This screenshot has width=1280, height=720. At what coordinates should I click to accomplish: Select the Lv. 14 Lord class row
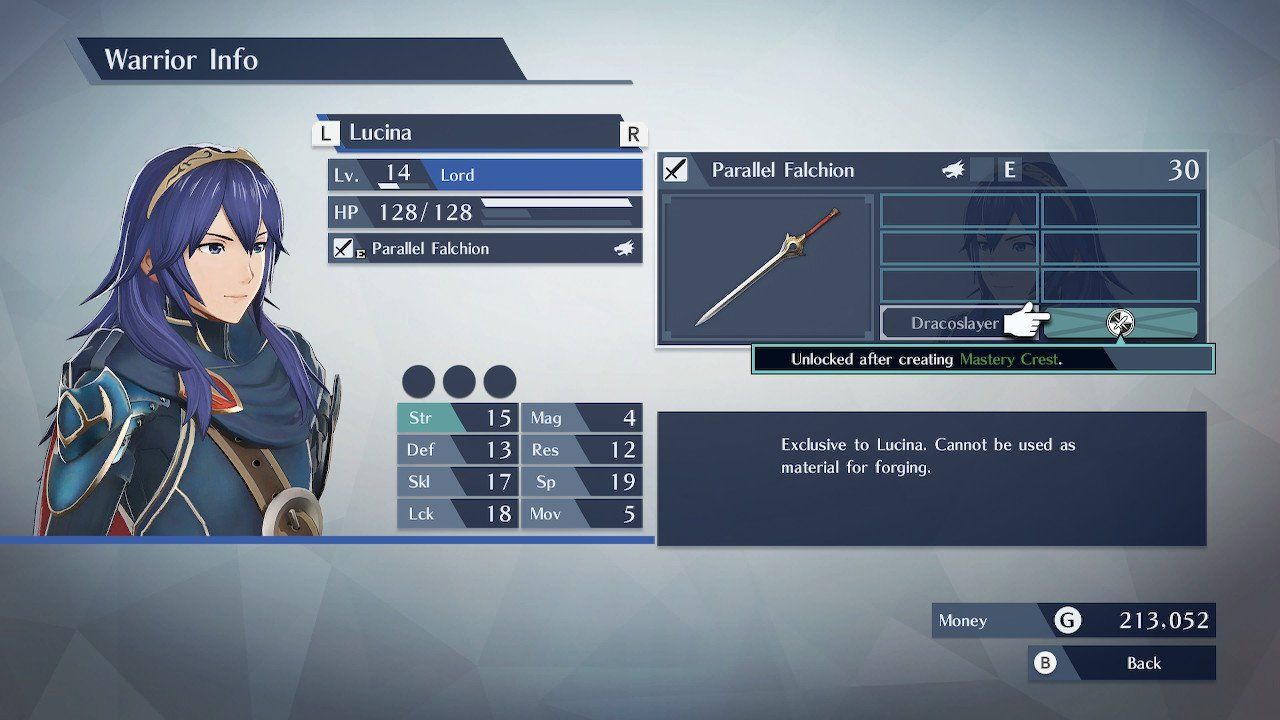point(485,174)
